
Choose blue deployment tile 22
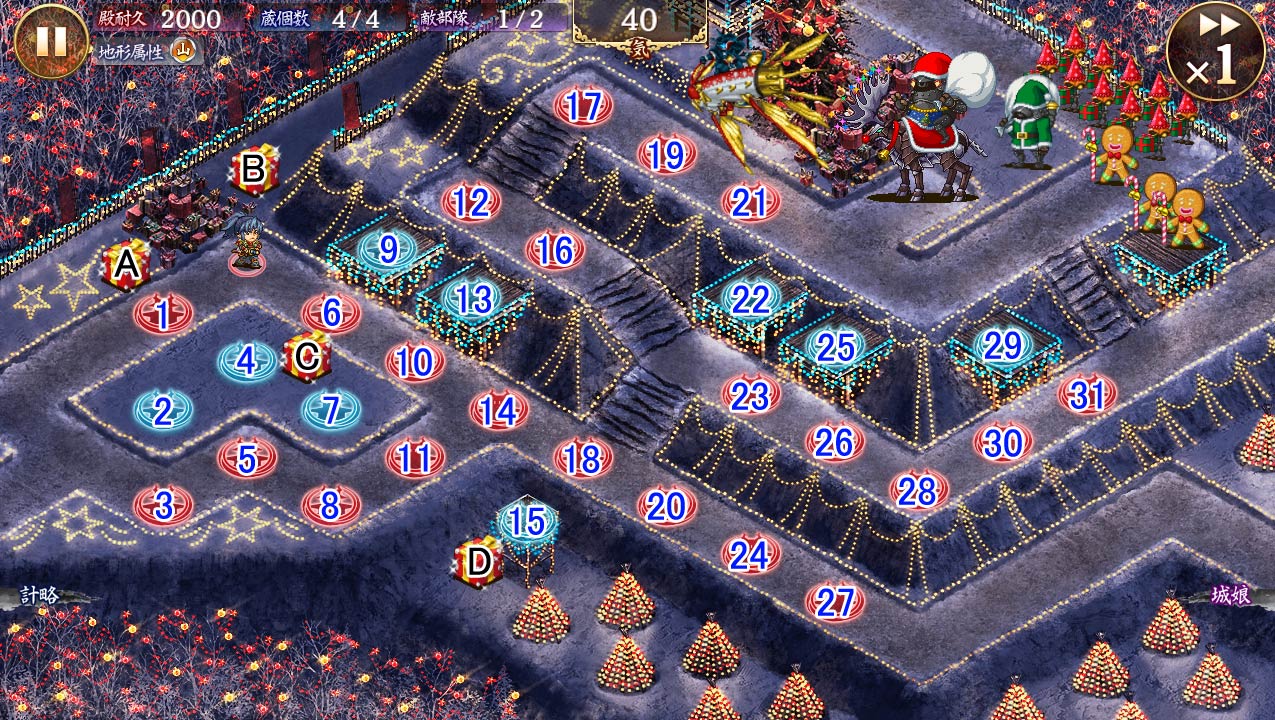[750, 298]
